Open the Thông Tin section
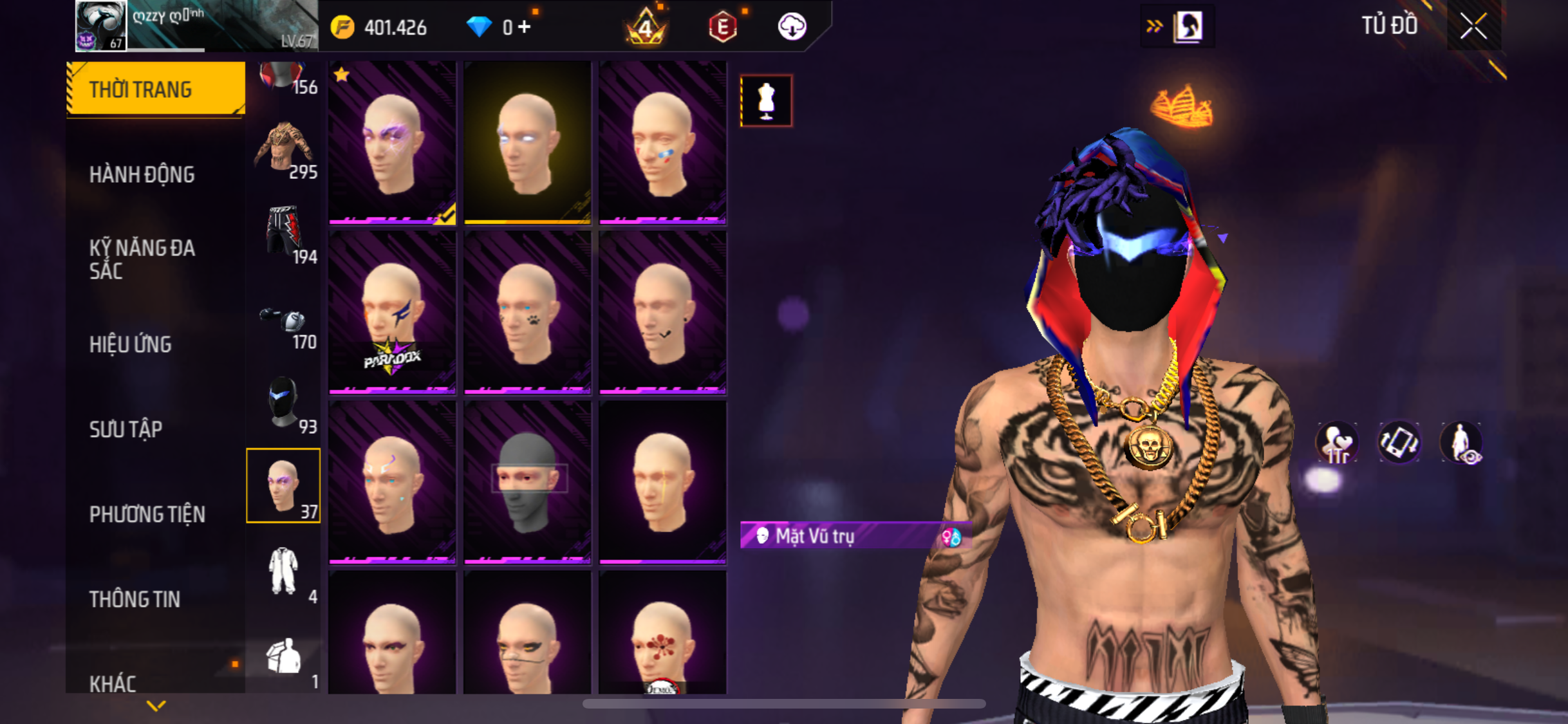 135,599
